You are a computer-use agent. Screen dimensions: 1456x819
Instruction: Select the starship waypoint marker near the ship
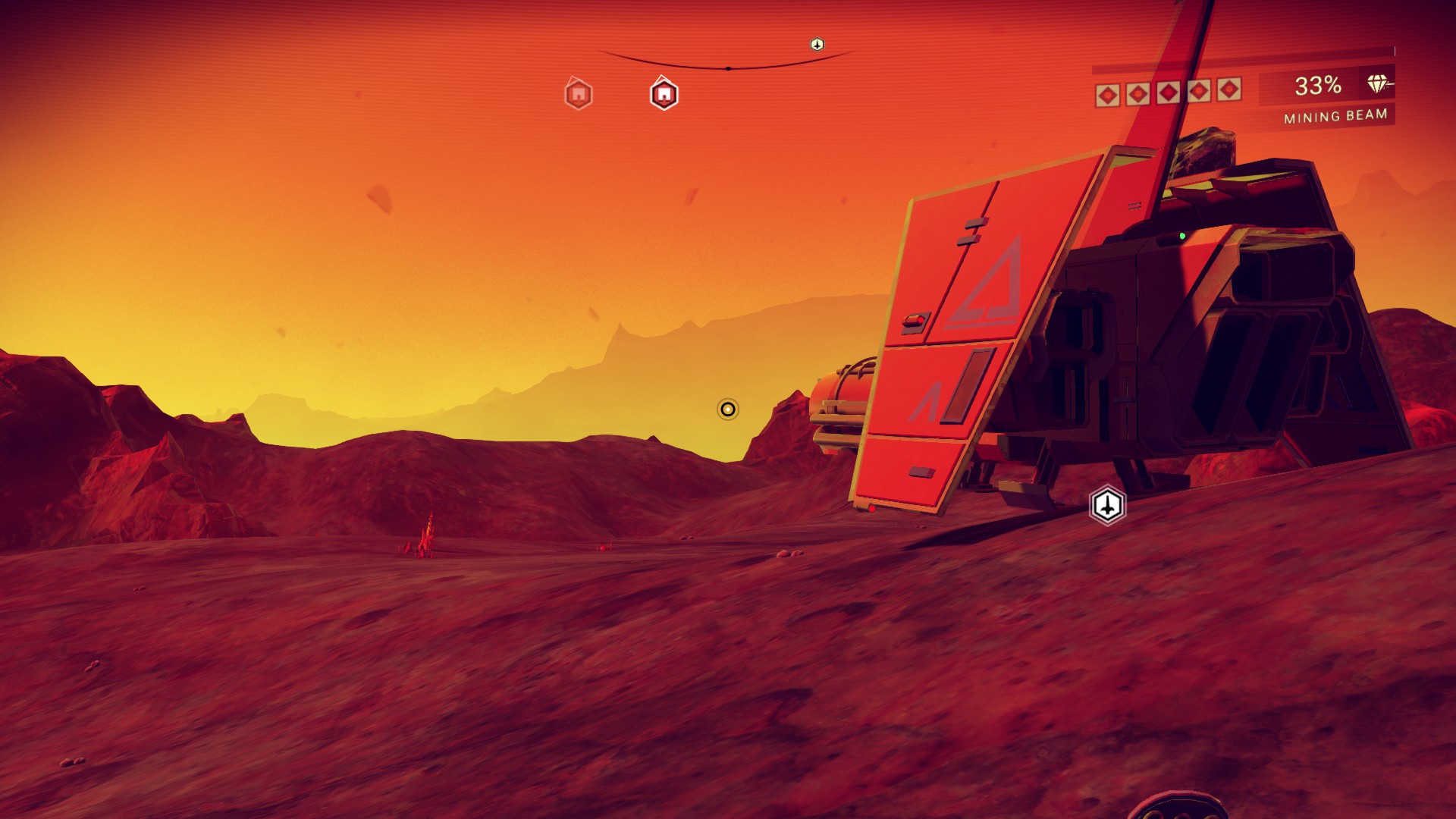coord(1107,505)
